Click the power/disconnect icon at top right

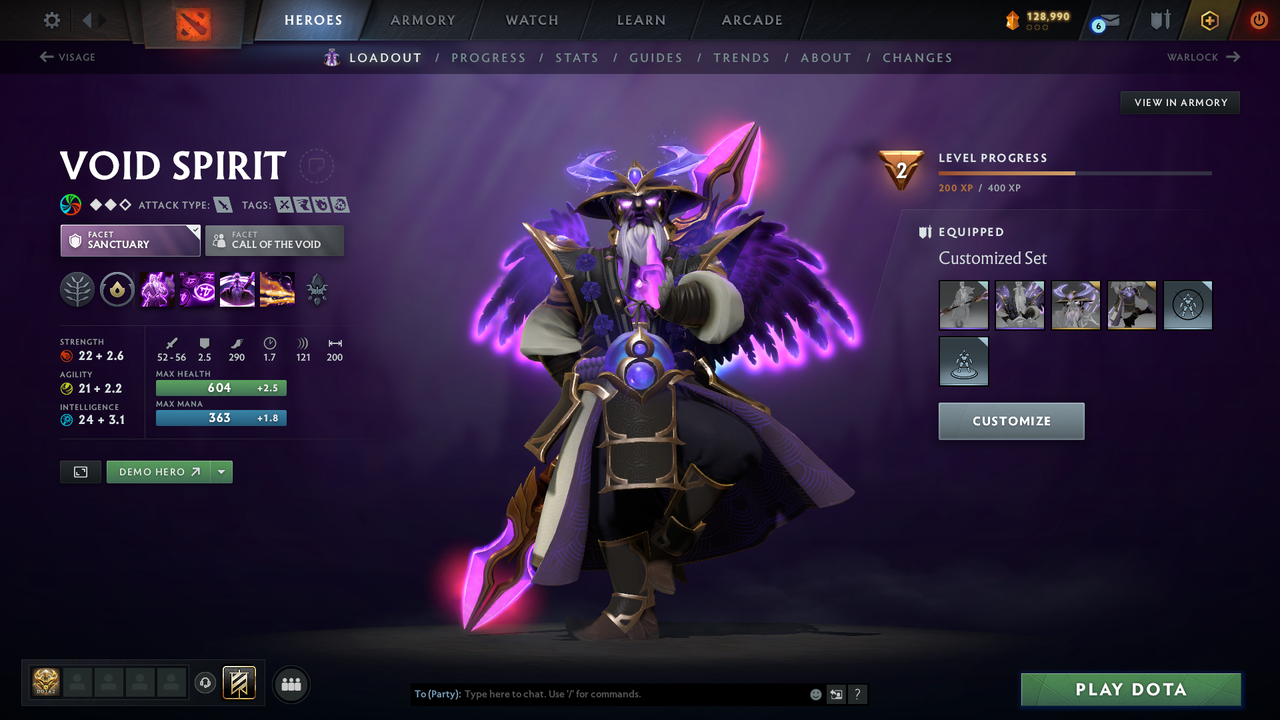click(x=1258, y=19)
